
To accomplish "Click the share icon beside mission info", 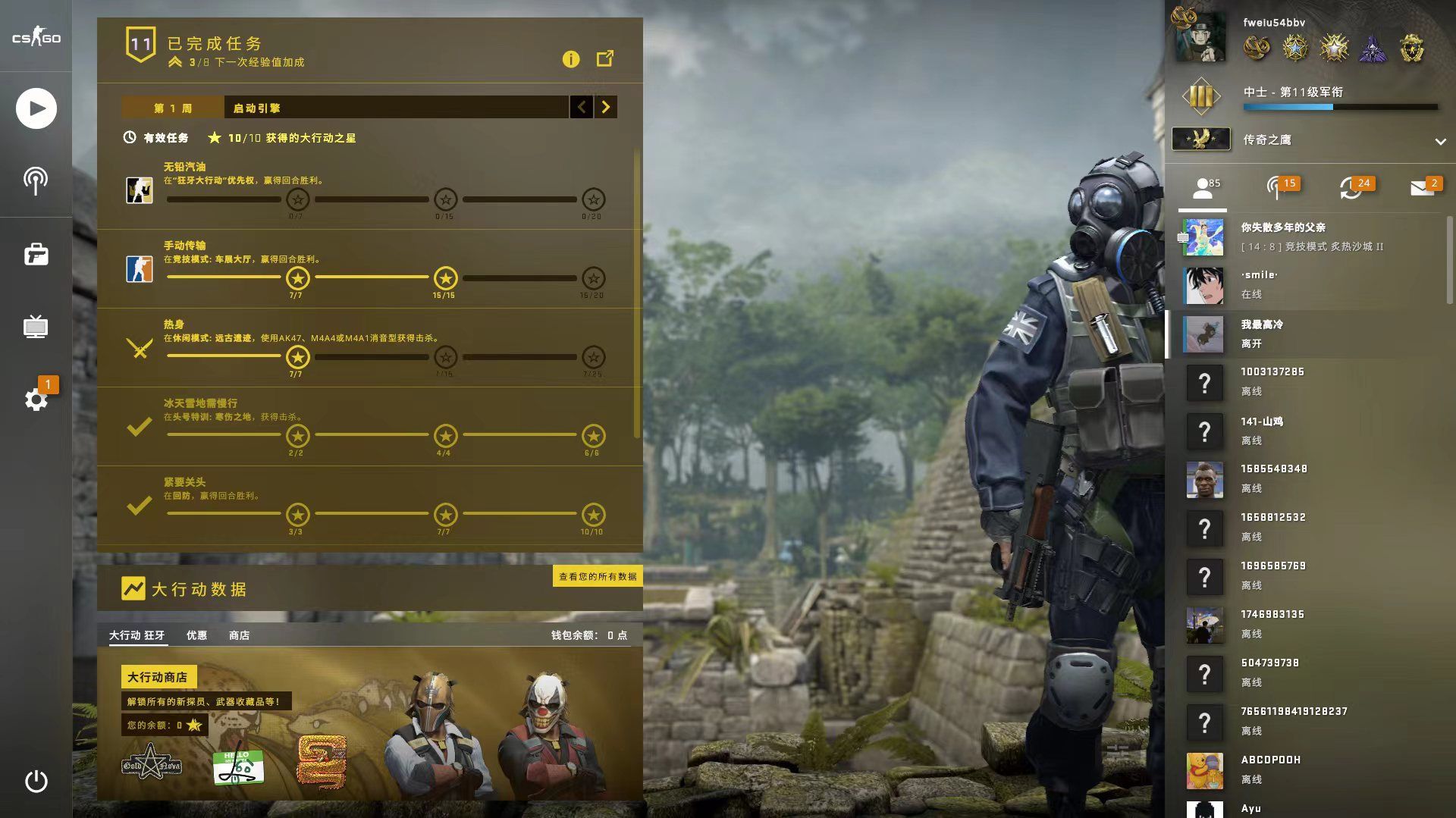I will (604, 58).
